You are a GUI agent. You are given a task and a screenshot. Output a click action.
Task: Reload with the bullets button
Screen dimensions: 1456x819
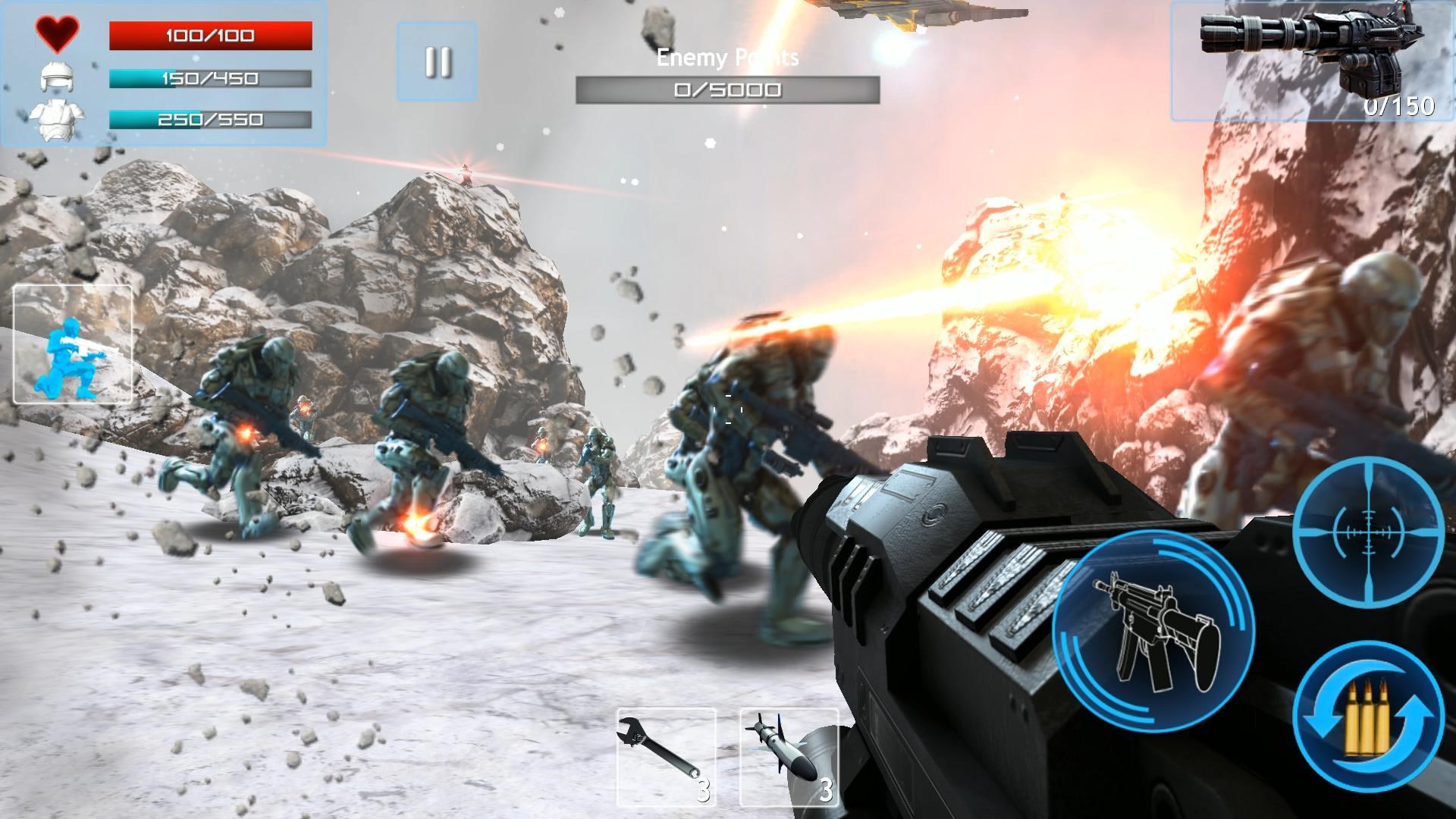[x=1368, y=717]
